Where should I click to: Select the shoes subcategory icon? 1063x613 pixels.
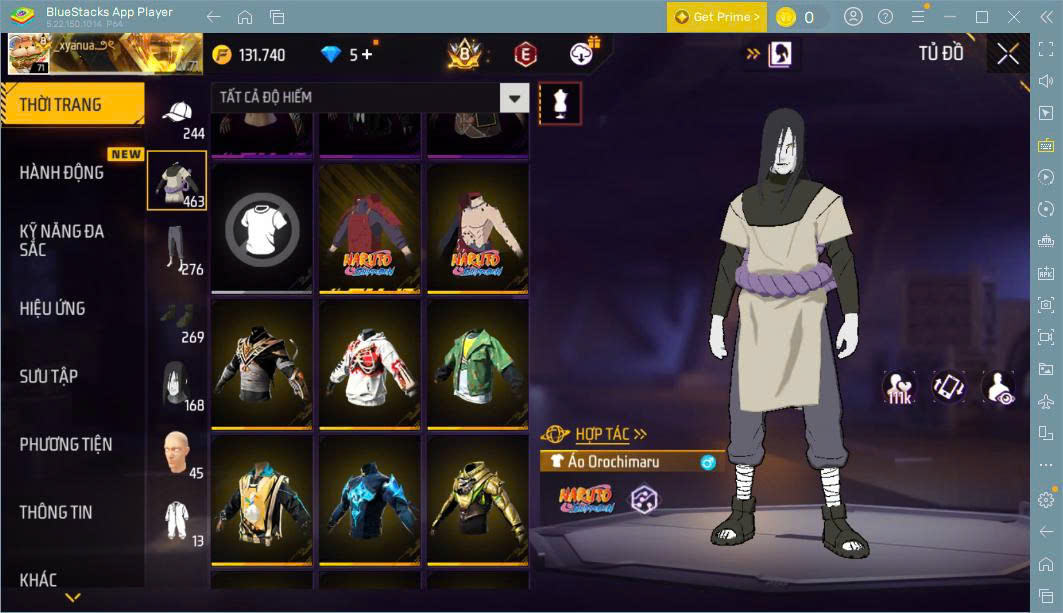[177, 317]
